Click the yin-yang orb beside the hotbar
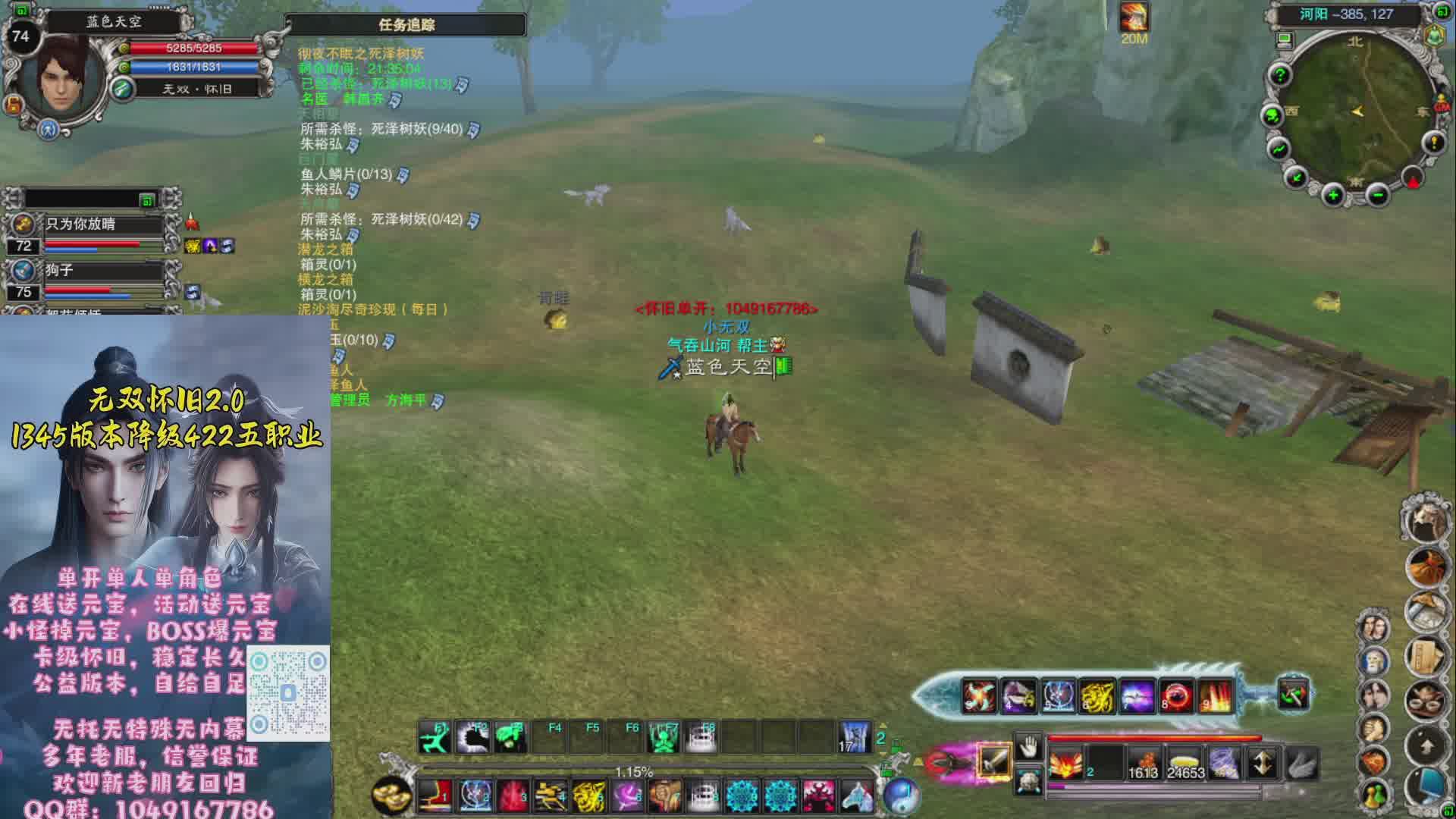 (x=902, y=795)
